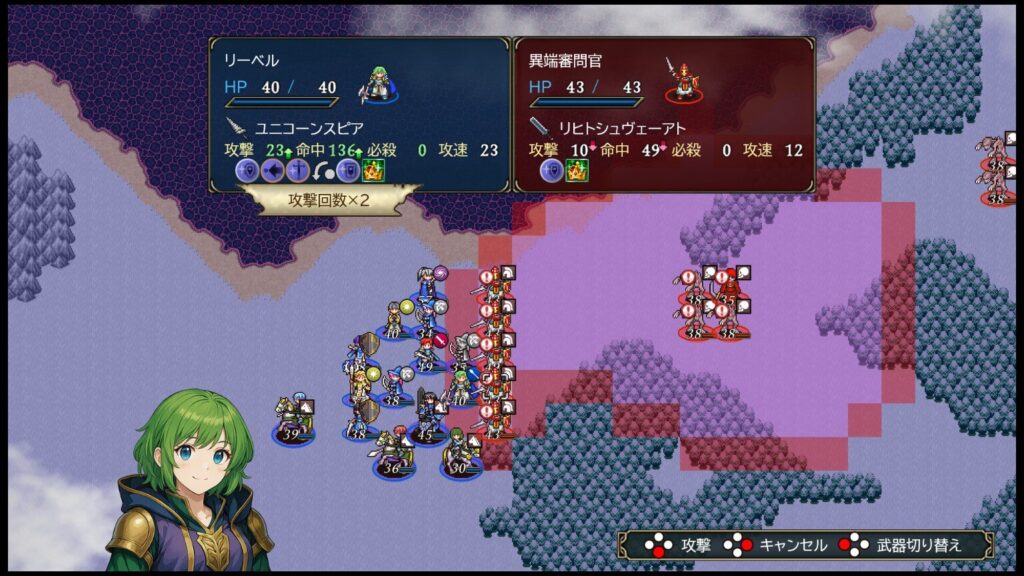
Task: Inspect the left-arrow skill icon in Liebel's panel
Action: coord(273,171)
